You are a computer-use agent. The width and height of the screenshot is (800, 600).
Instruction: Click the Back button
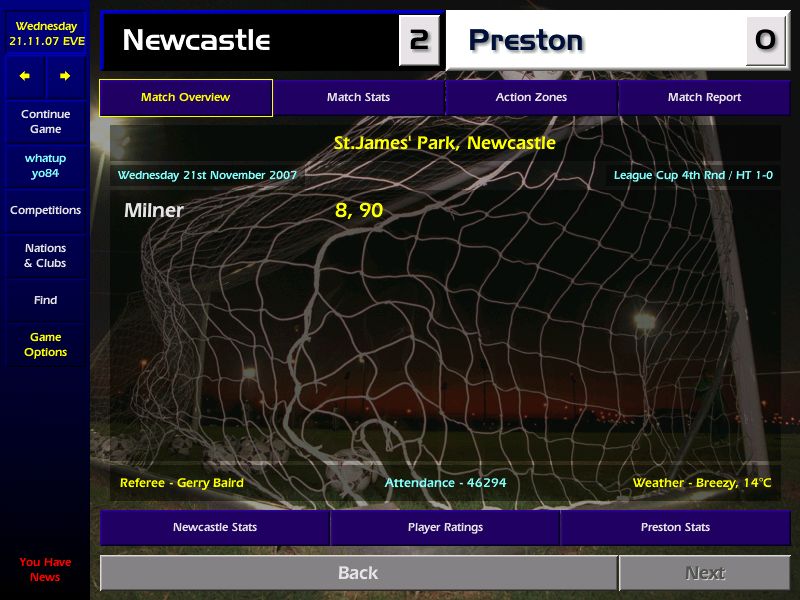pyautogui.click(x=358, y=573)
